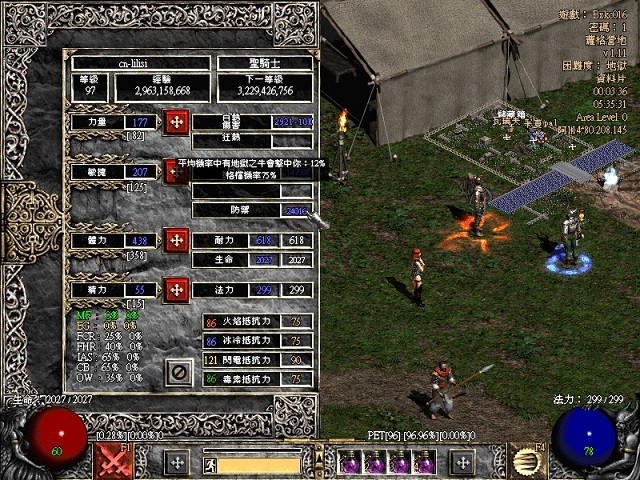Close the character stats panel

click(x=179, y=372)
